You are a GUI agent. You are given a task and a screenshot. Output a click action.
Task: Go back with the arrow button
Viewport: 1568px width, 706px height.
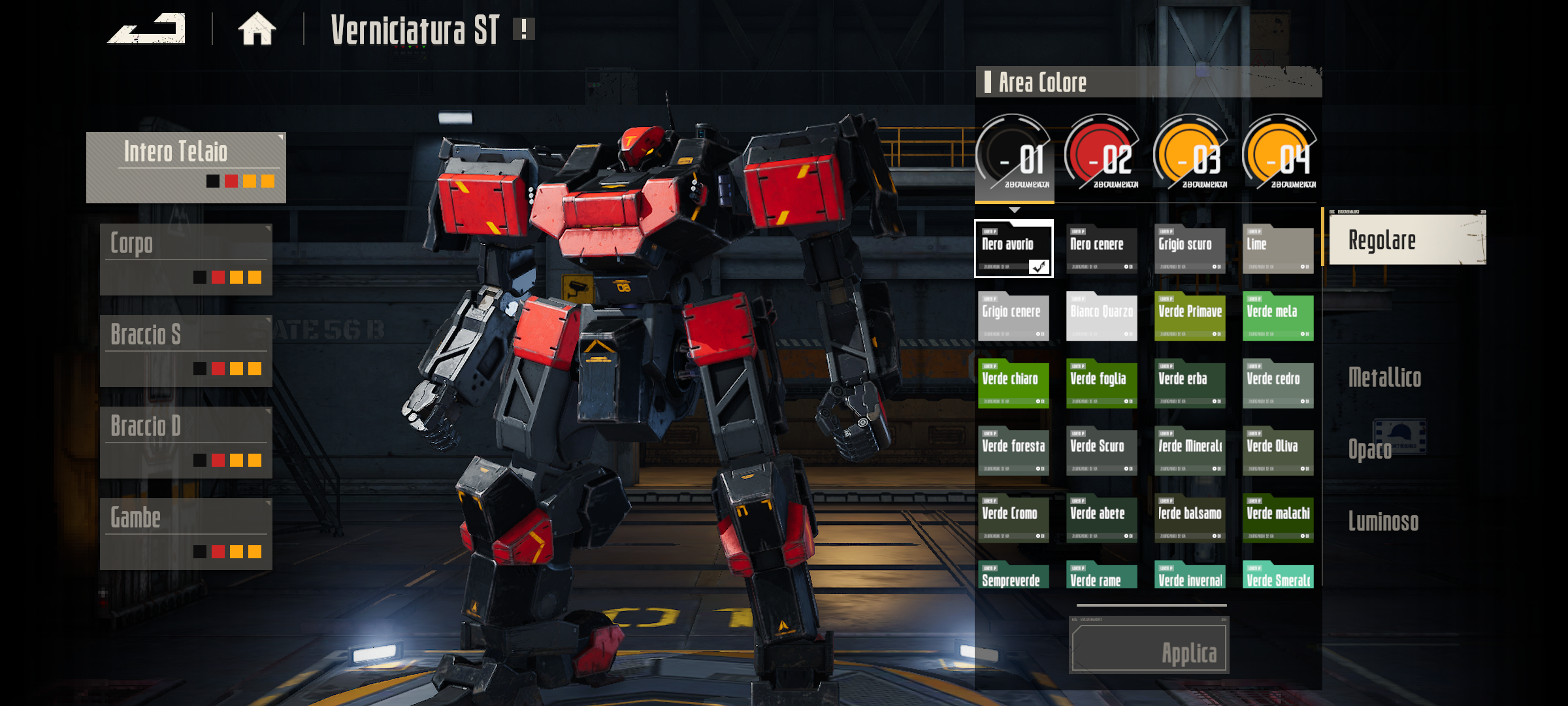pyautogui.click(x=146, y=29)
